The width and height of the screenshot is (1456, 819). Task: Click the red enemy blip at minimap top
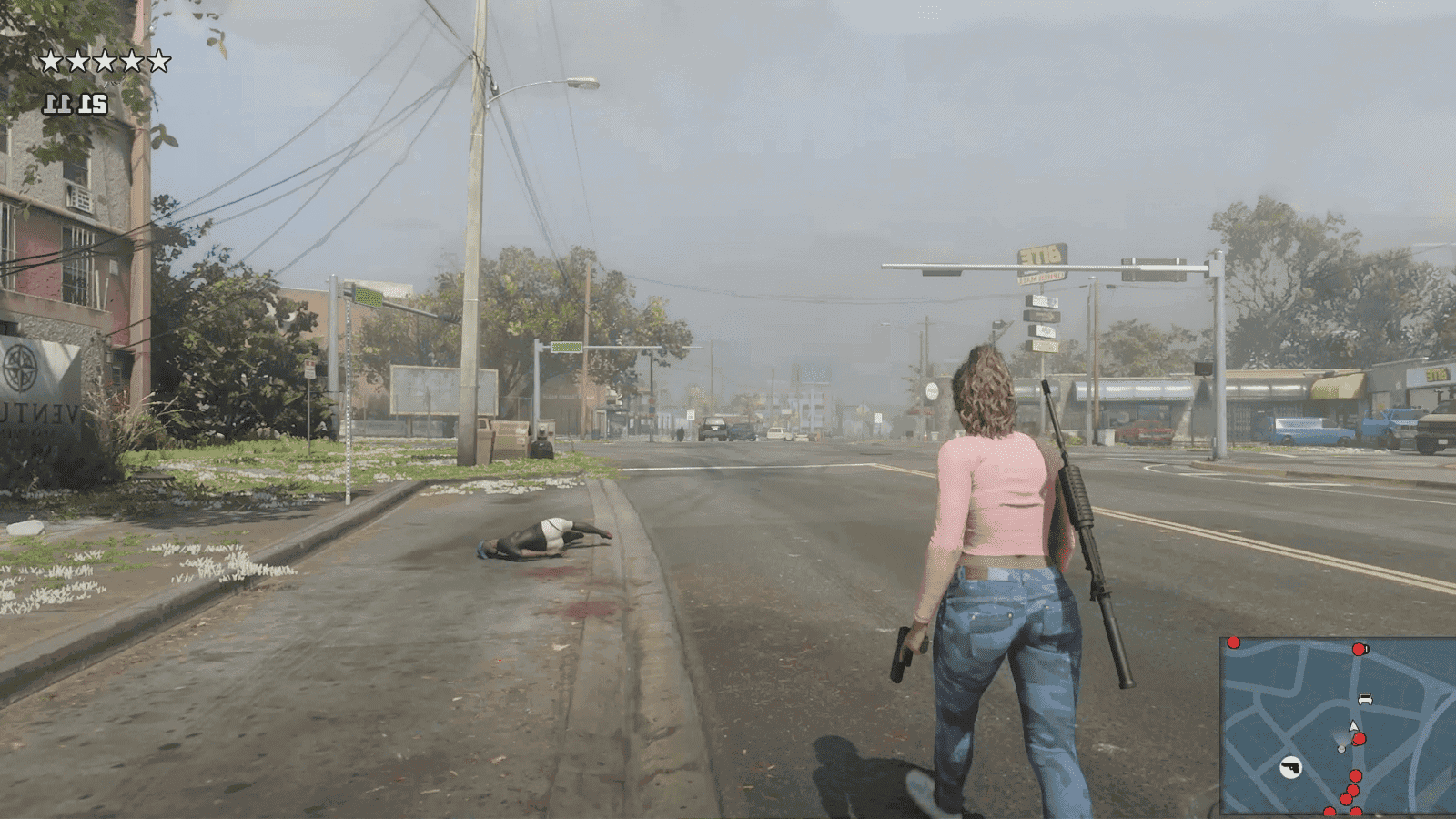[x=1359, y=649]
